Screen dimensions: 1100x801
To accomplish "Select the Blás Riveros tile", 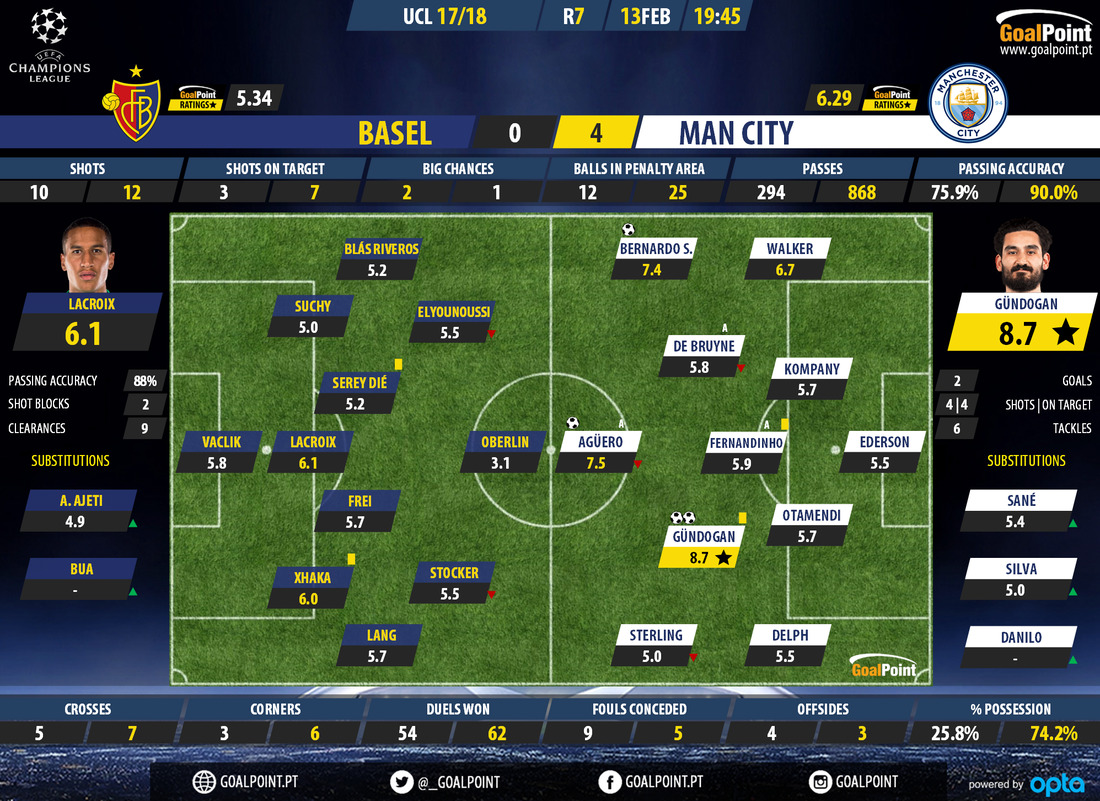I will [380, 258].
